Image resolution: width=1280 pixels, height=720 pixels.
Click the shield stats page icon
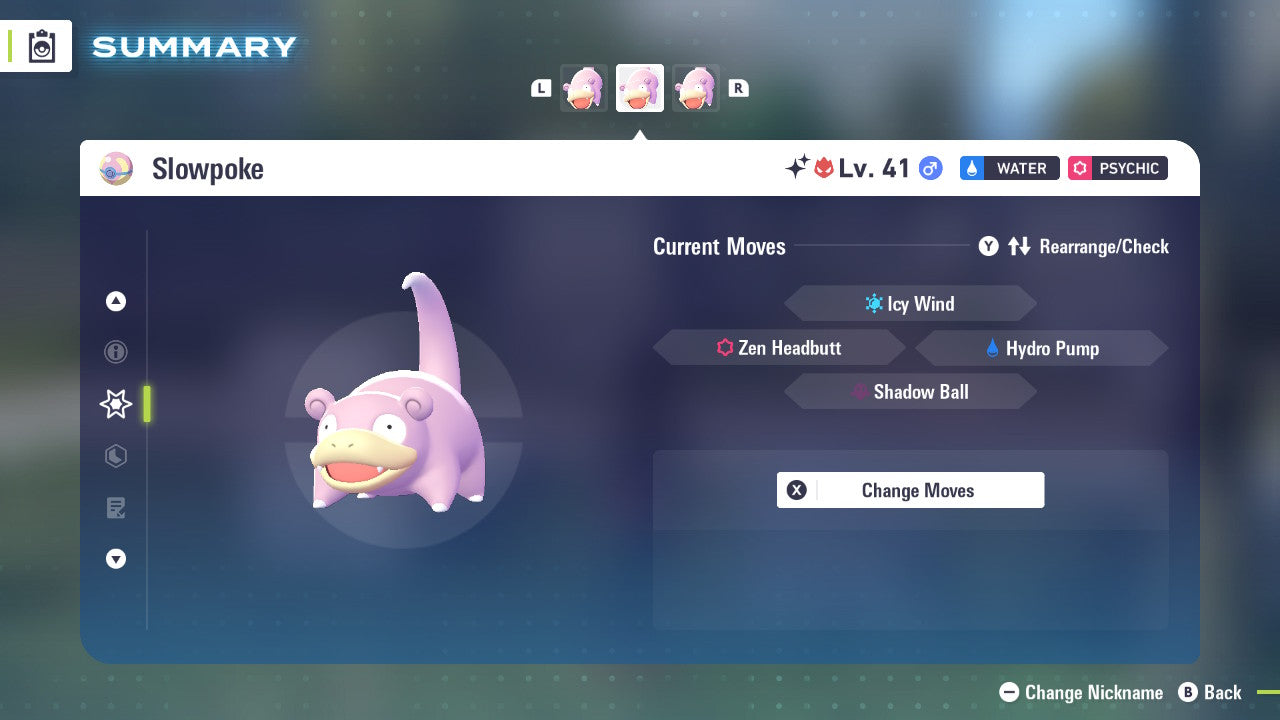115,456
